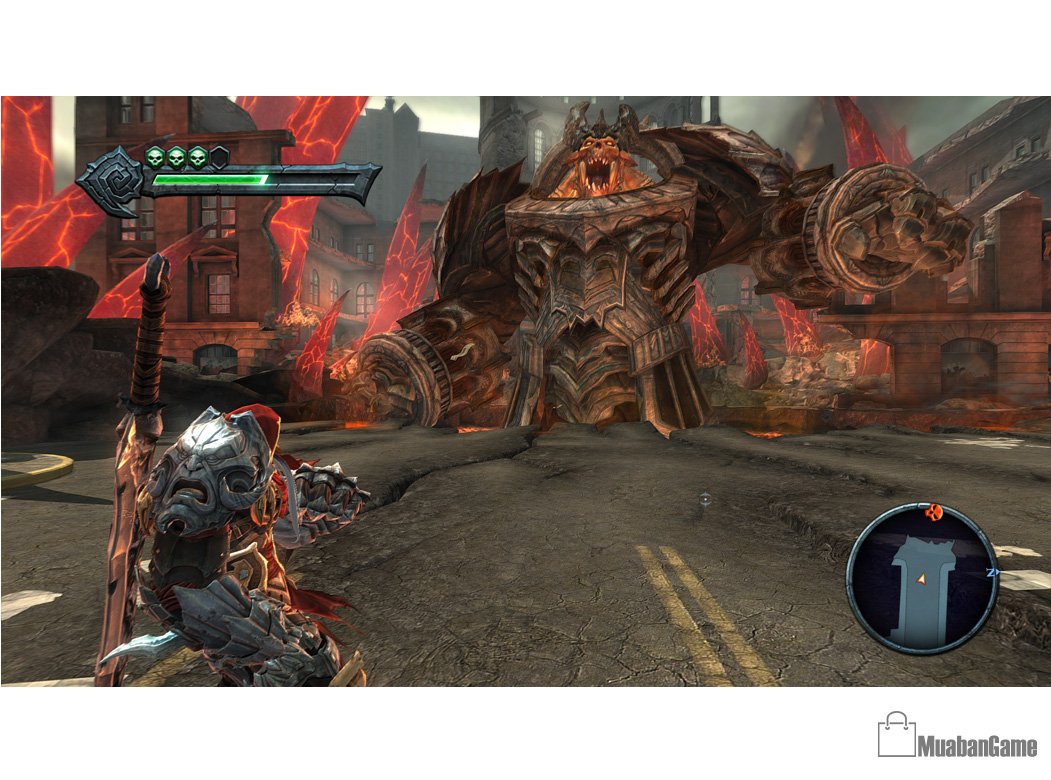Select the red skull marker on the minimap rim
The width and height of the screenshot is (1051, 780).
click(x=936, y=513)
